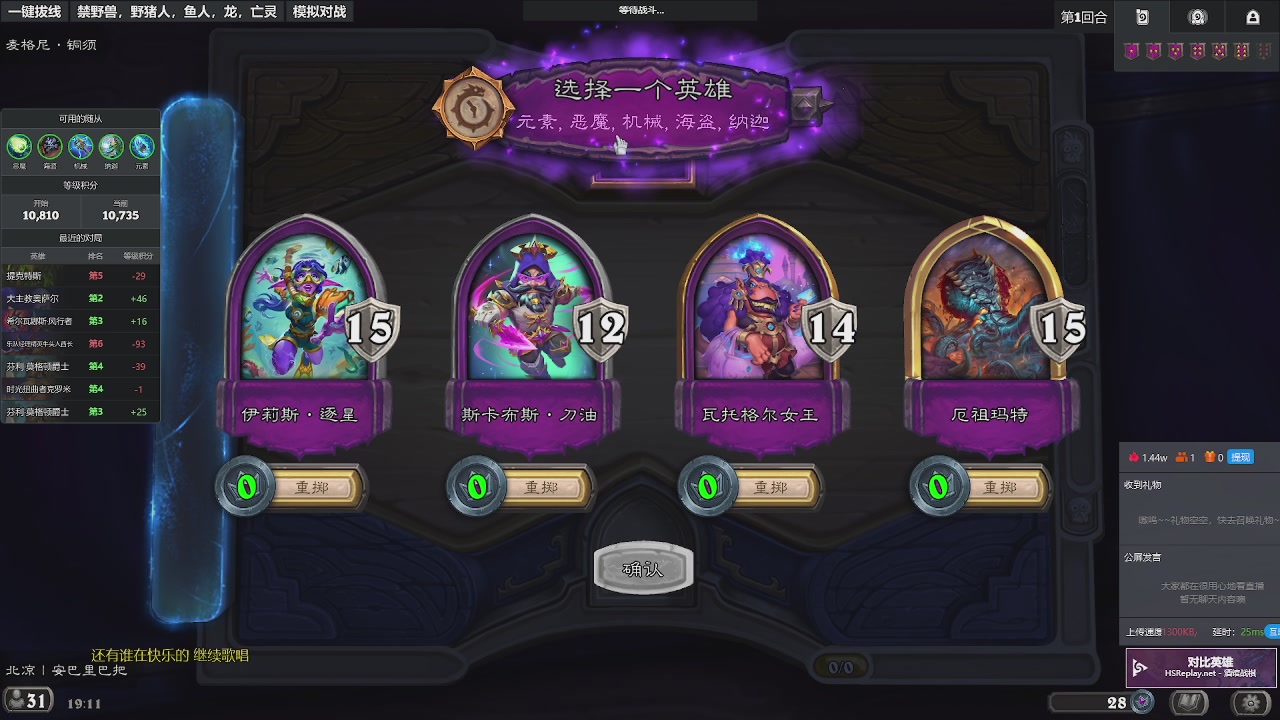
Task: Click the 模拟对战 menu item
Action: [318, 13]
